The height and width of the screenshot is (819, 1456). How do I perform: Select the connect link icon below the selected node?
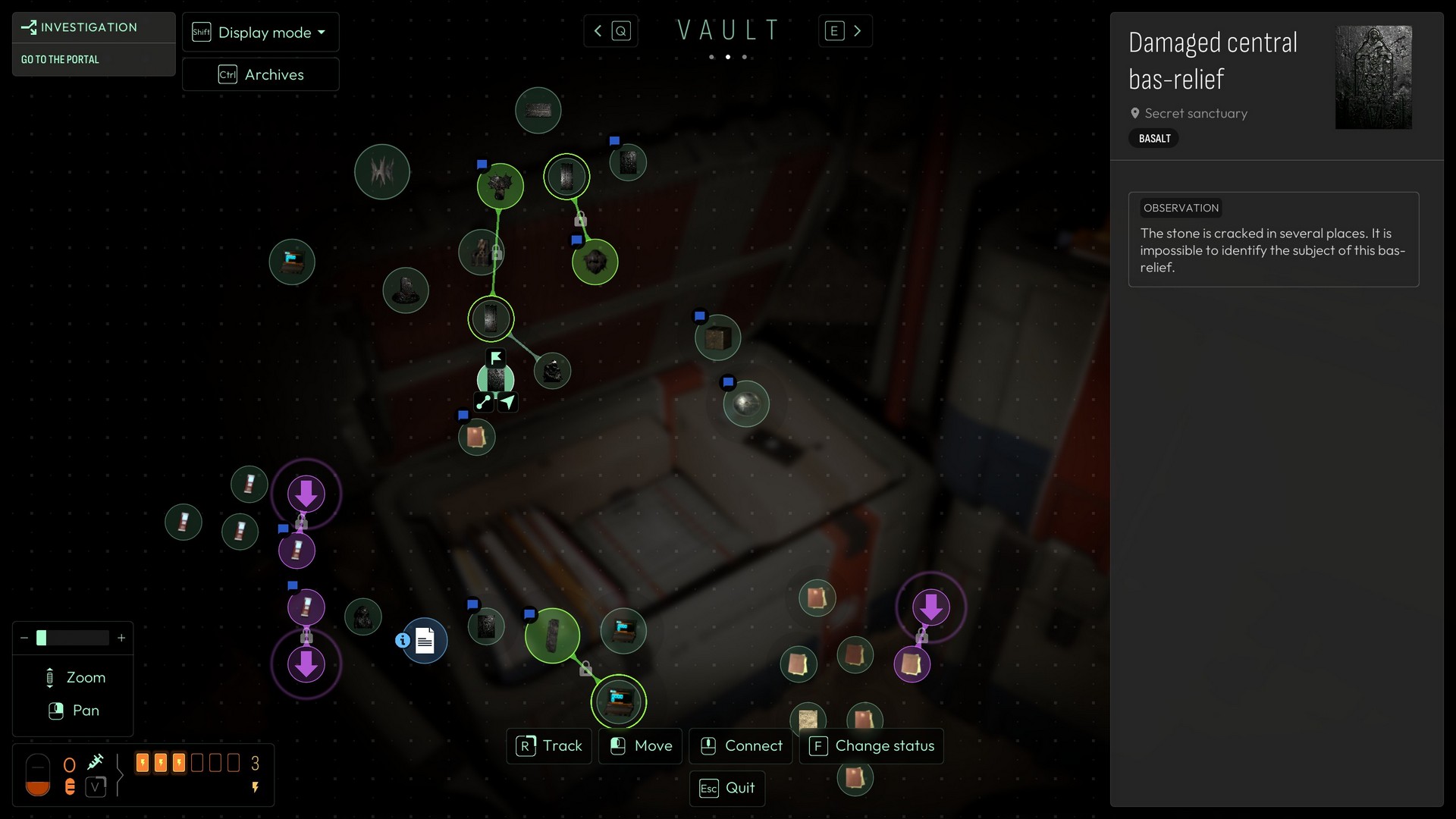(484, 403)
